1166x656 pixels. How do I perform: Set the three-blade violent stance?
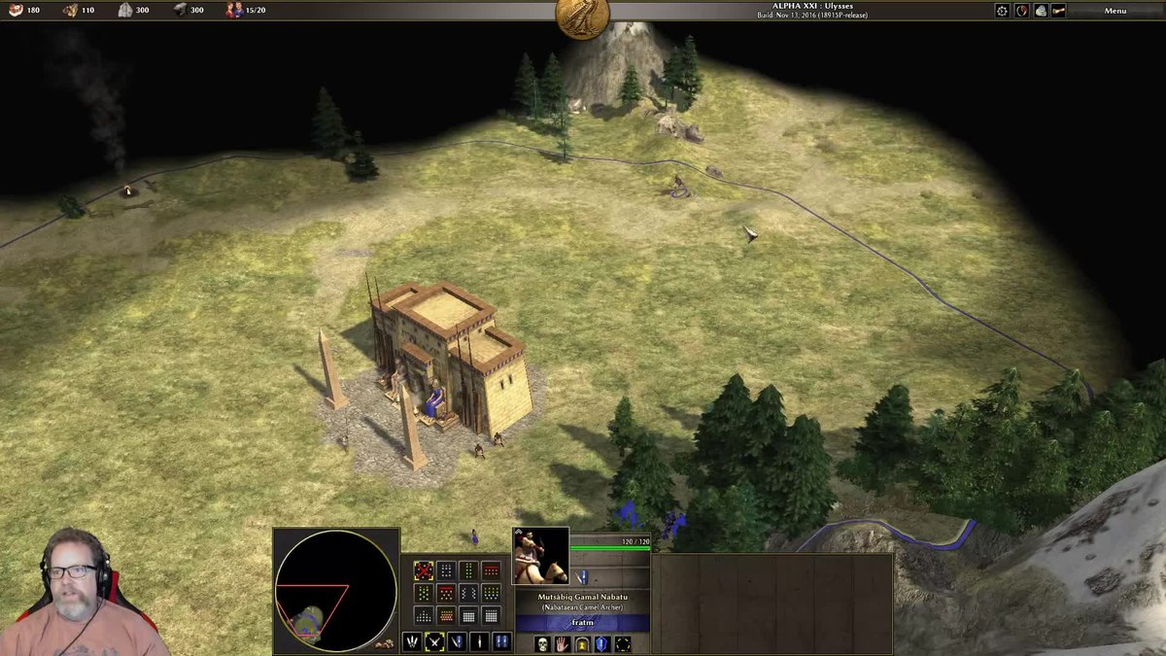click(x=412, y=642)
